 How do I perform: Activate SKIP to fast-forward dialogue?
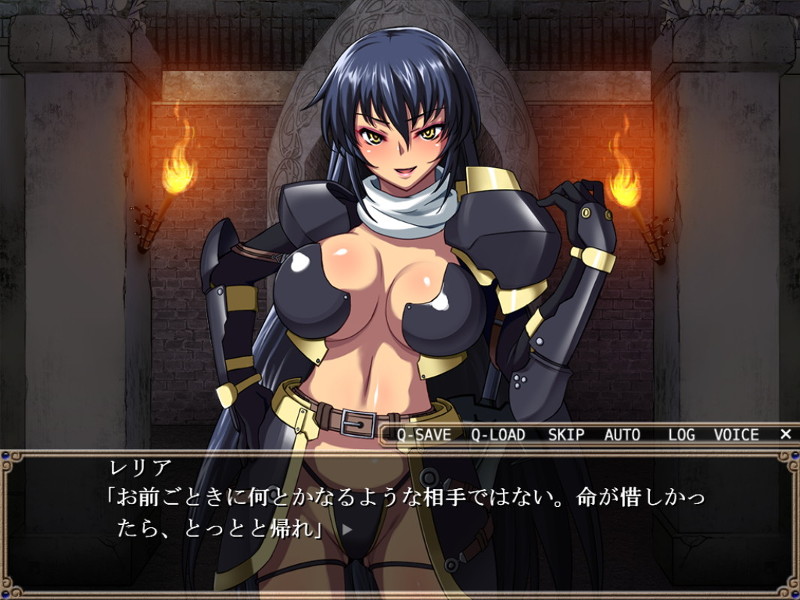[566, 435]
